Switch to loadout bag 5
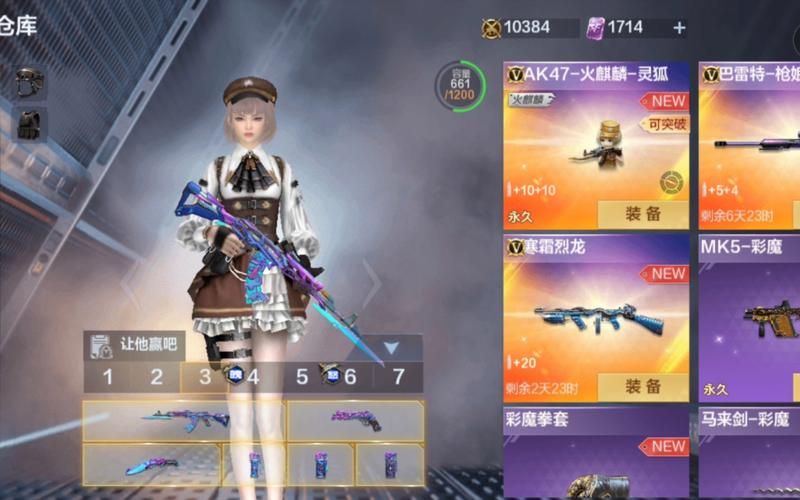 (x=302, y=377)
